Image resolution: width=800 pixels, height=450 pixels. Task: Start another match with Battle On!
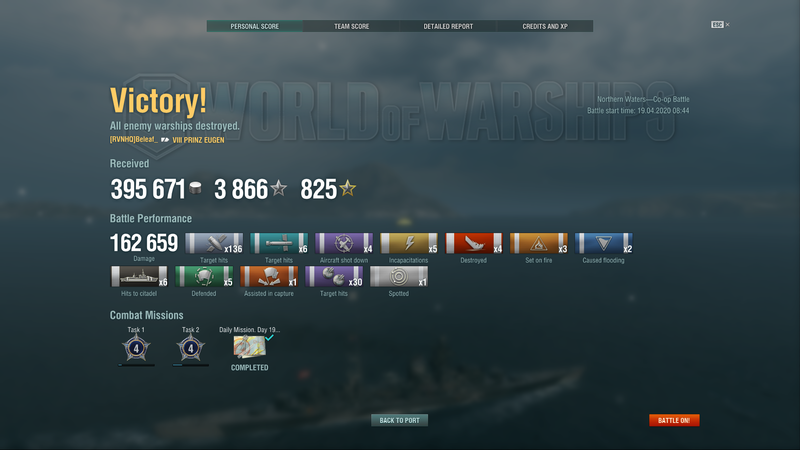(x=674, y=420)
